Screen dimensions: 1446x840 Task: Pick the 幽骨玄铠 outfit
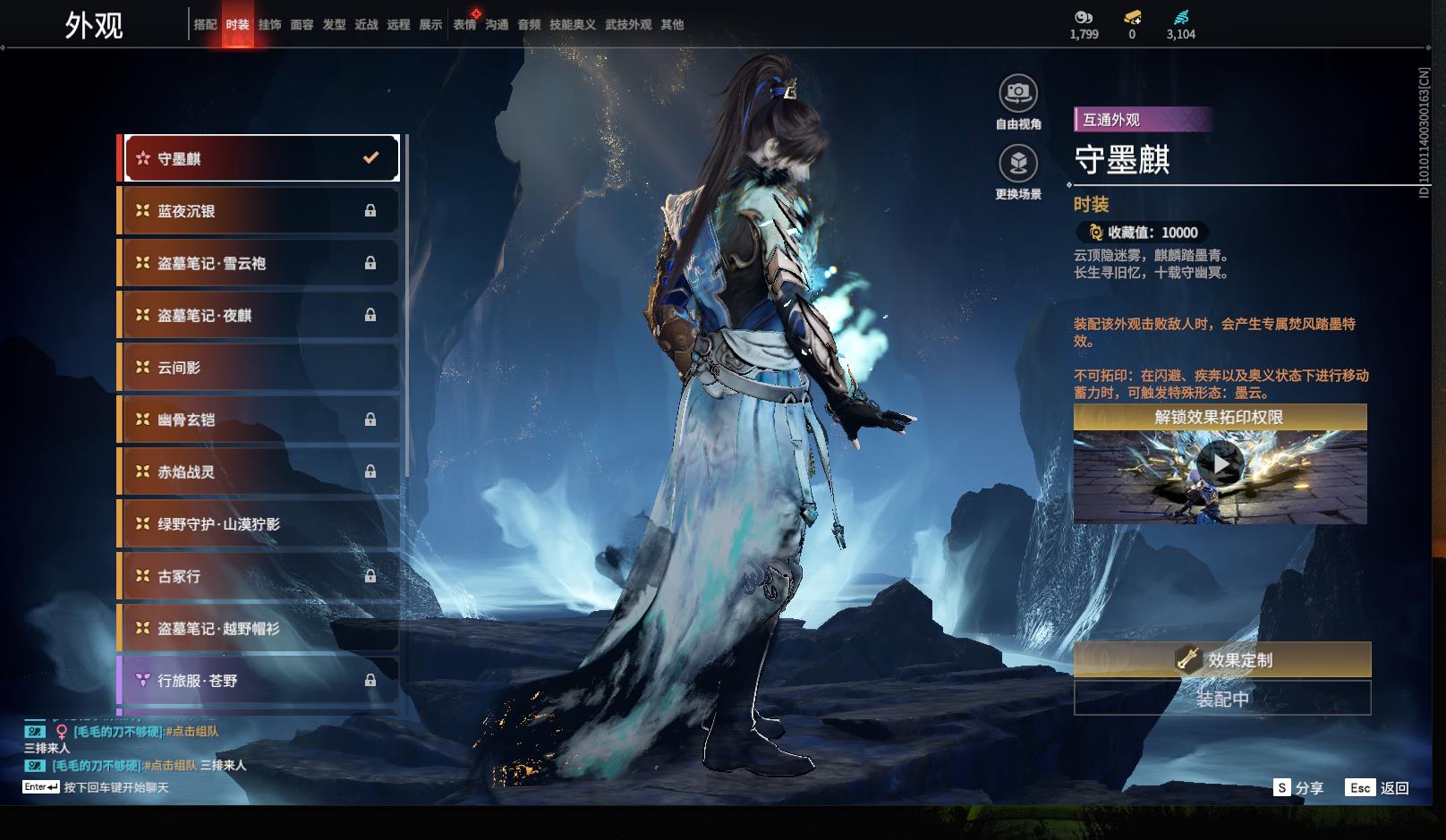[259, 420]
